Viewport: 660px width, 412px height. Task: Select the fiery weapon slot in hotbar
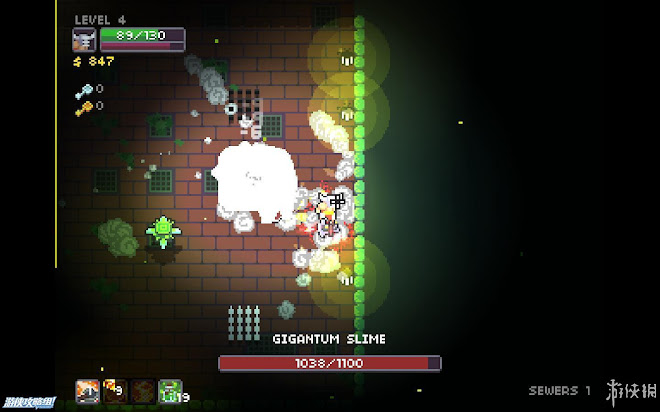(x=87, y=389)
